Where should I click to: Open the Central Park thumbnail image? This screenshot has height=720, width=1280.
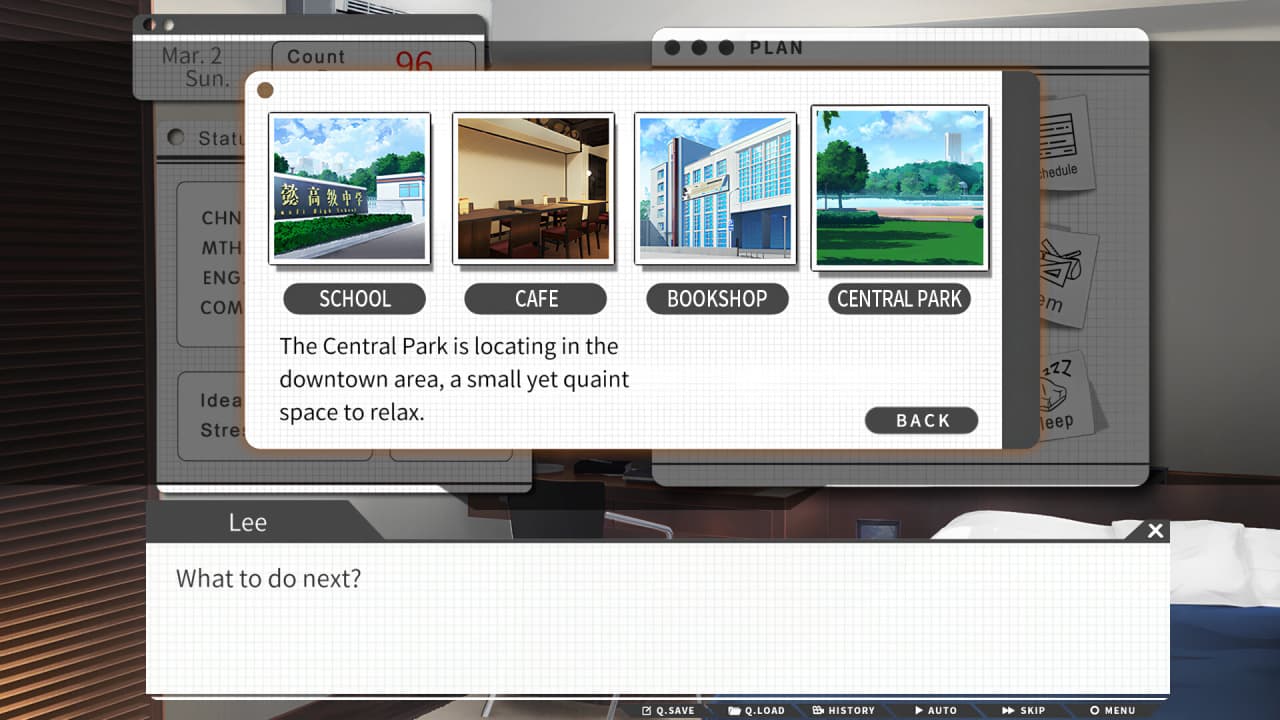[899, 188]
